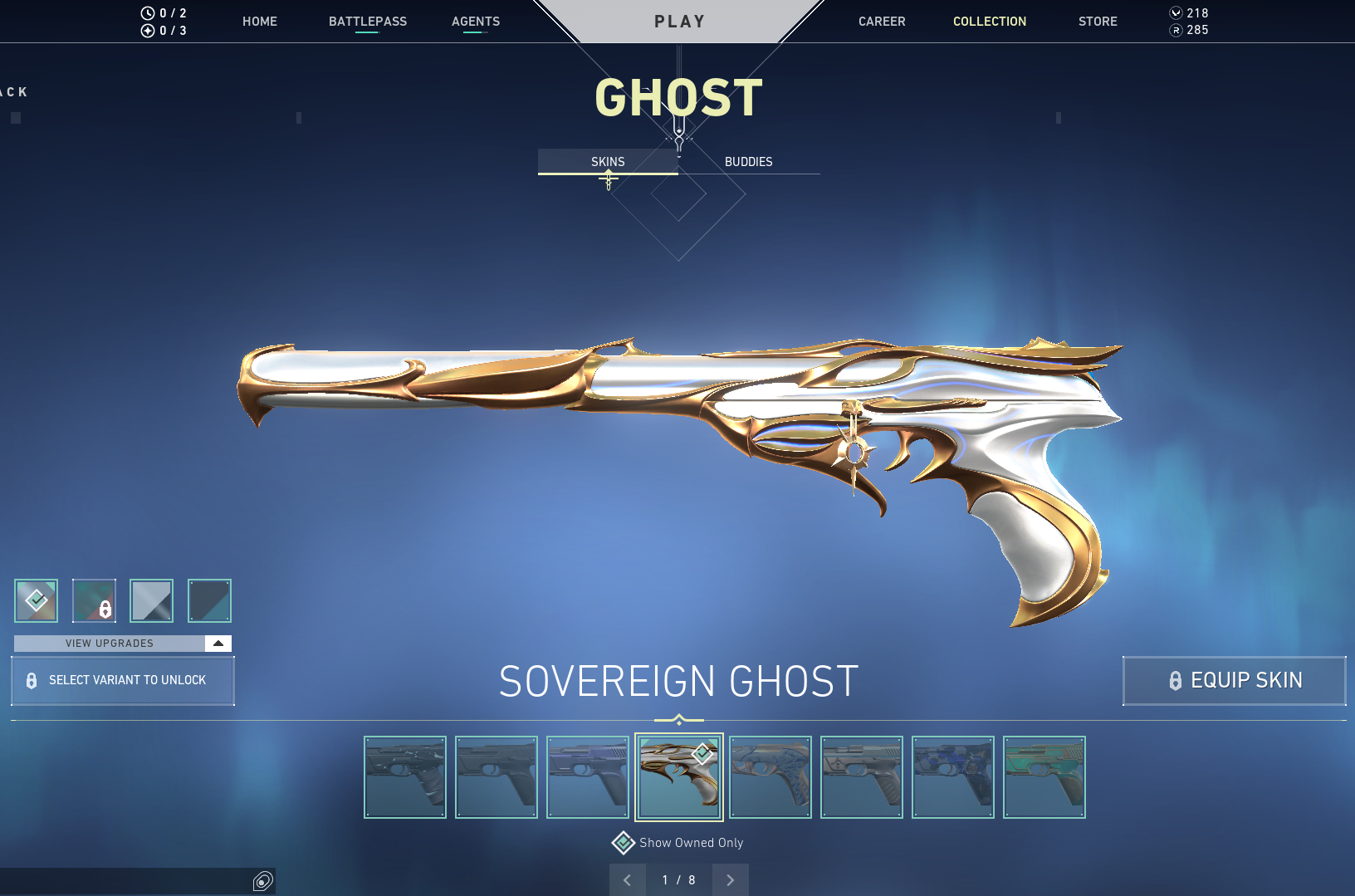
Task: Go to the previous skins page
Action: pyautogui.click(x=628, y=880)
